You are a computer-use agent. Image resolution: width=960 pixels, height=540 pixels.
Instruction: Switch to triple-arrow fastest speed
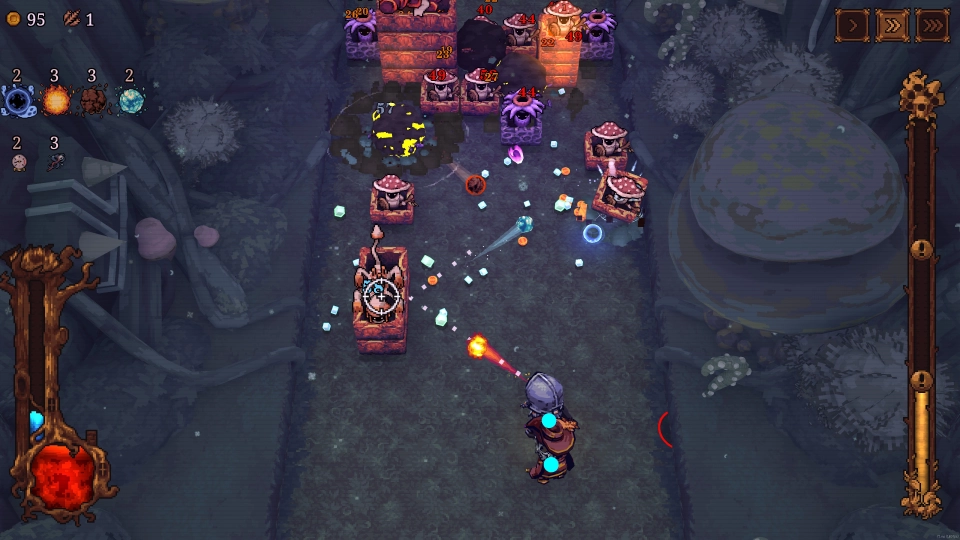932,25
